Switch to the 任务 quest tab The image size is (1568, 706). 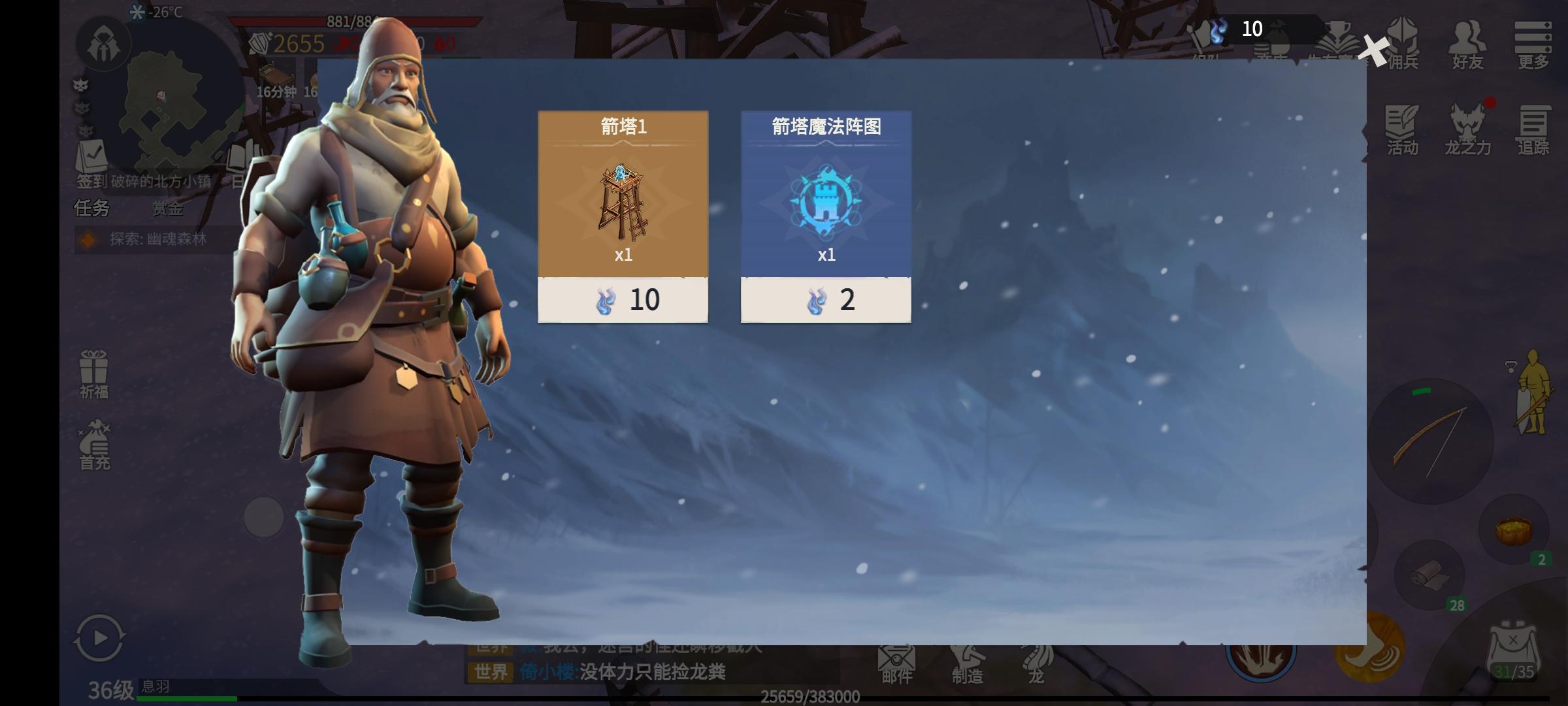click(91, 209)
